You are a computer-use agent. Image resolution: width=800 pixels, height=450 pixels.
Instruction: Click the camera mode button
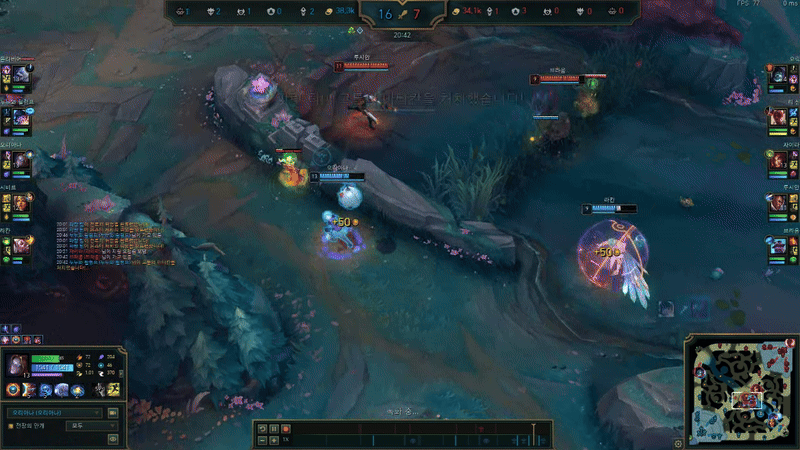(113, 411)
